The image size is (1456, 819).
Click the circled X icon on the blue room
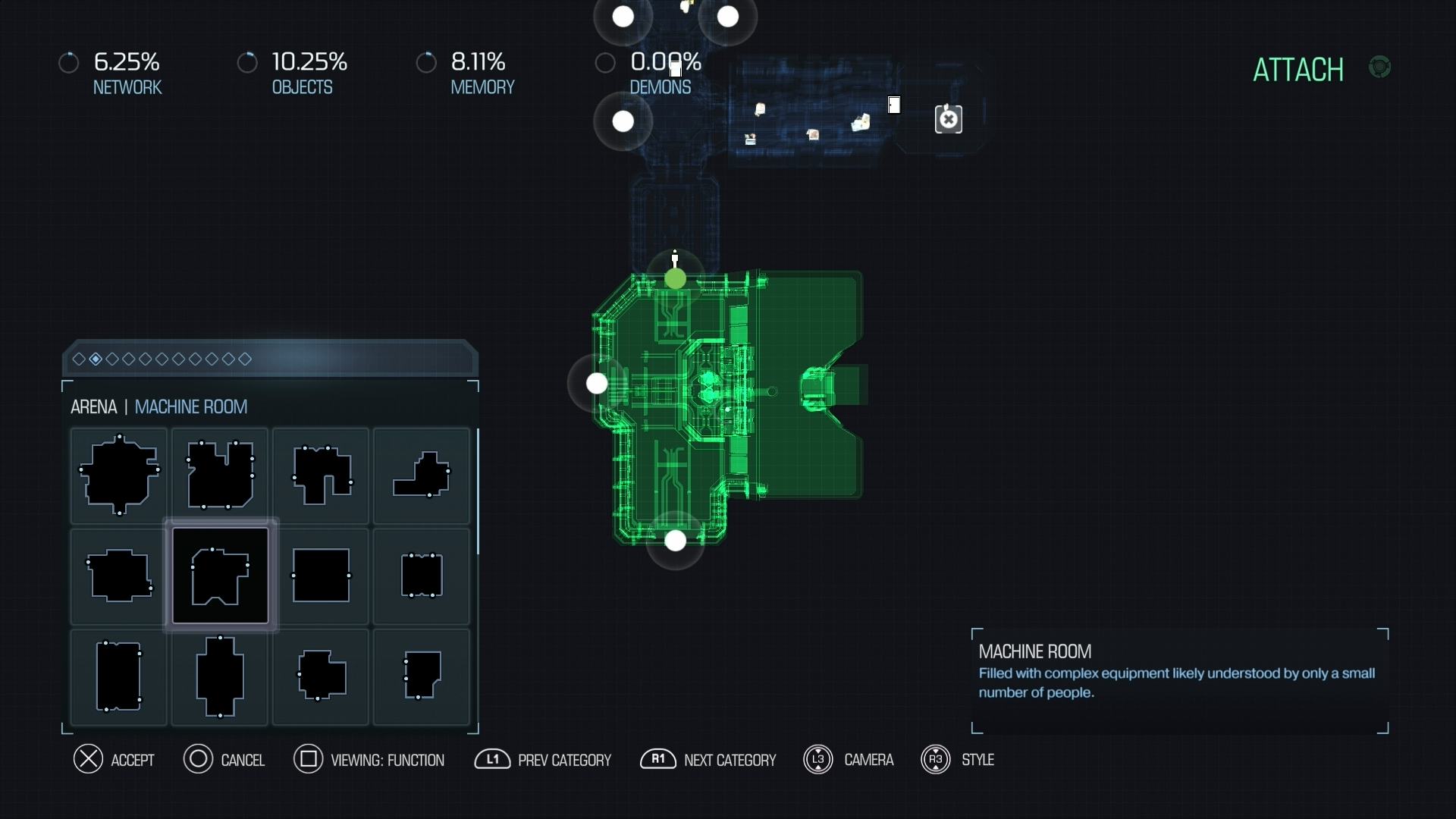pos(949,119)
